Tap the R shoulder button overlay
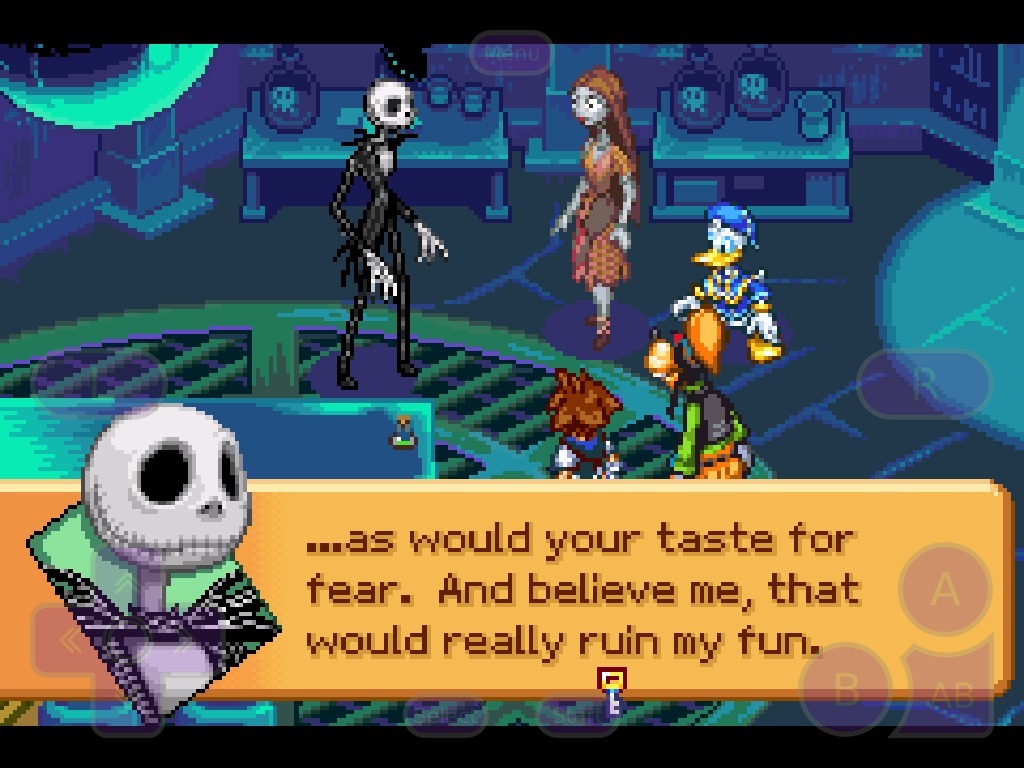The width and height of the screenshot is (1024, 768). (x=924, y=382)
